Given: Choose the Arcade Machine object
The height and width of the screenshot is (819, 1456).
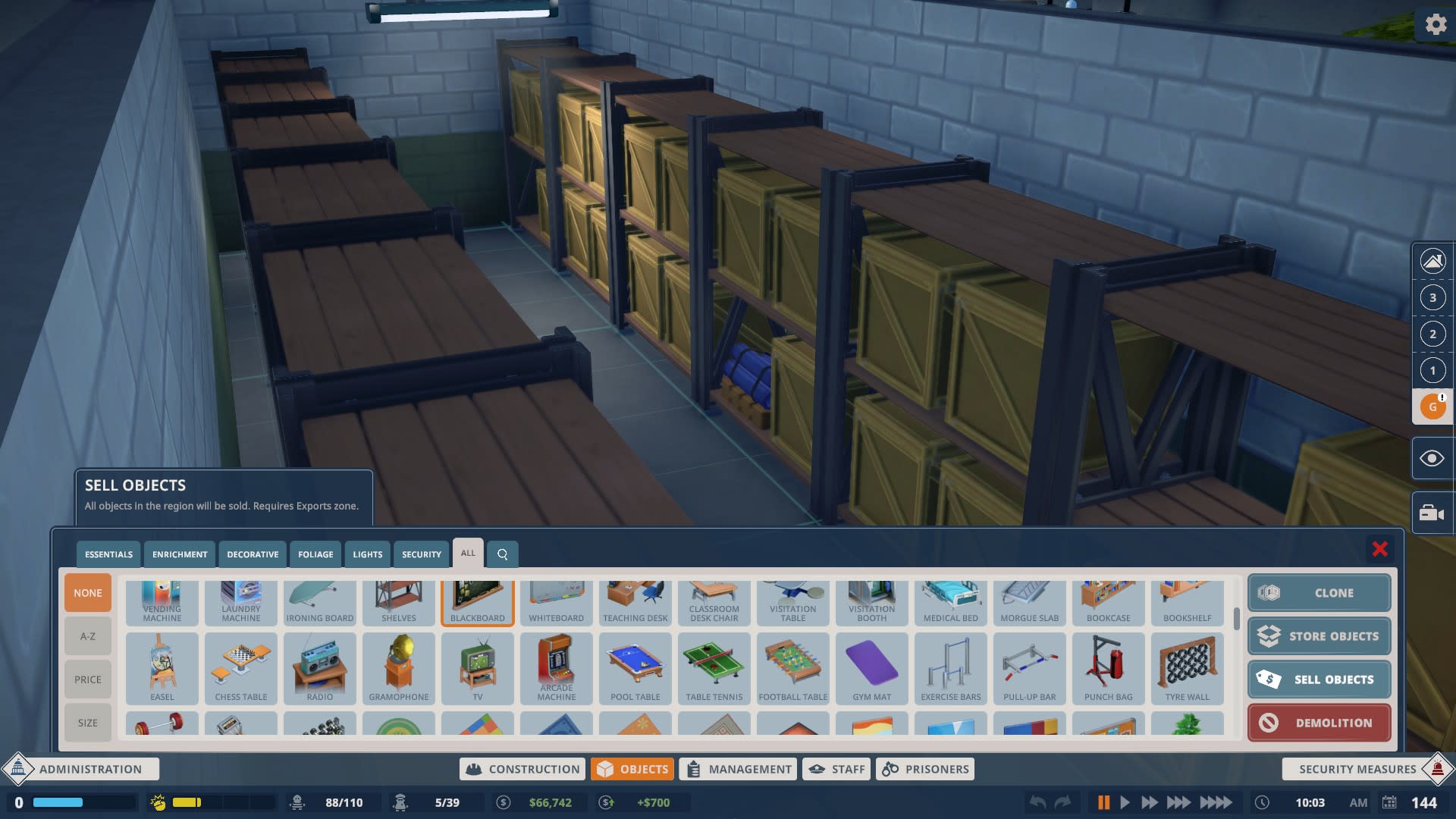Looking at the screenshot, I should tap(556, 667).
